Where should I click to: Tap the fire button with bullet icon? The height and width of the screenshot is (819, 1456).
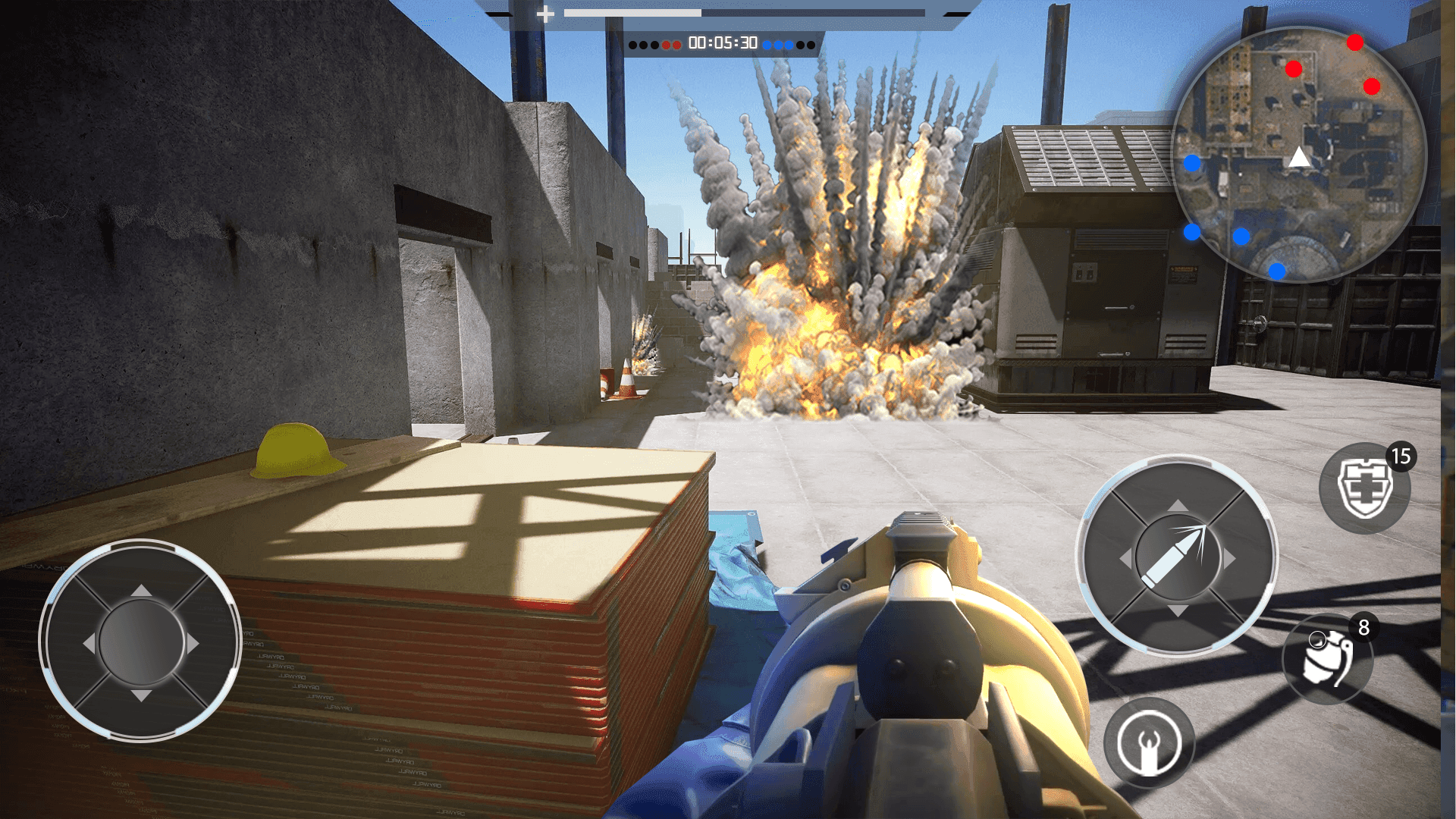(x=1176, y=557)
